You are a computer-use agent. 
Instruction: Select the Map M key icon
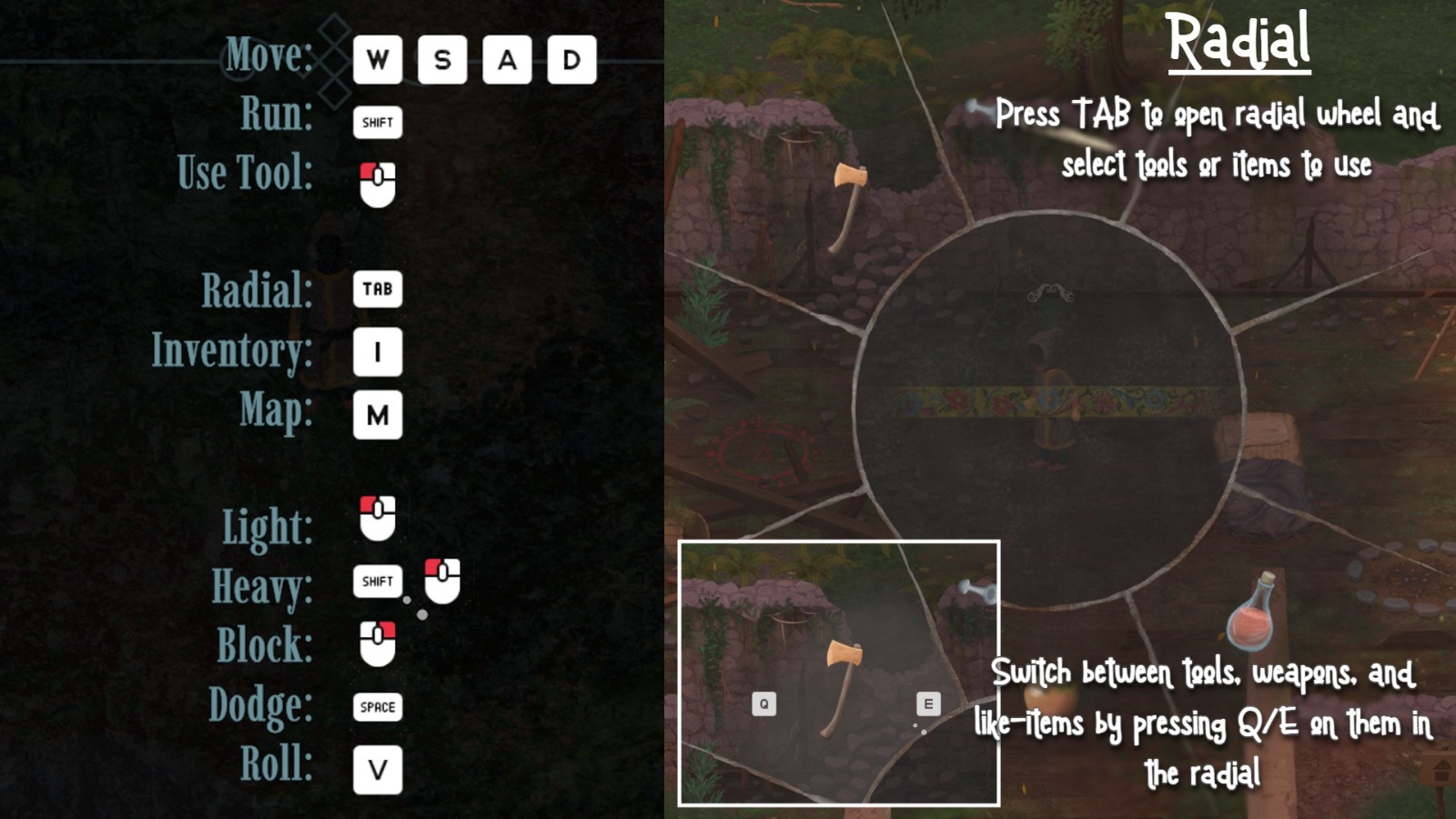378,416
